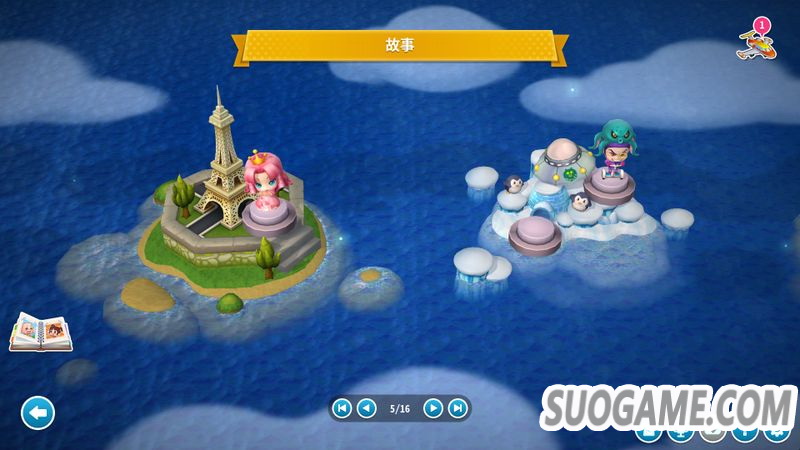Go to the previous story page

[x=367, y=408]
